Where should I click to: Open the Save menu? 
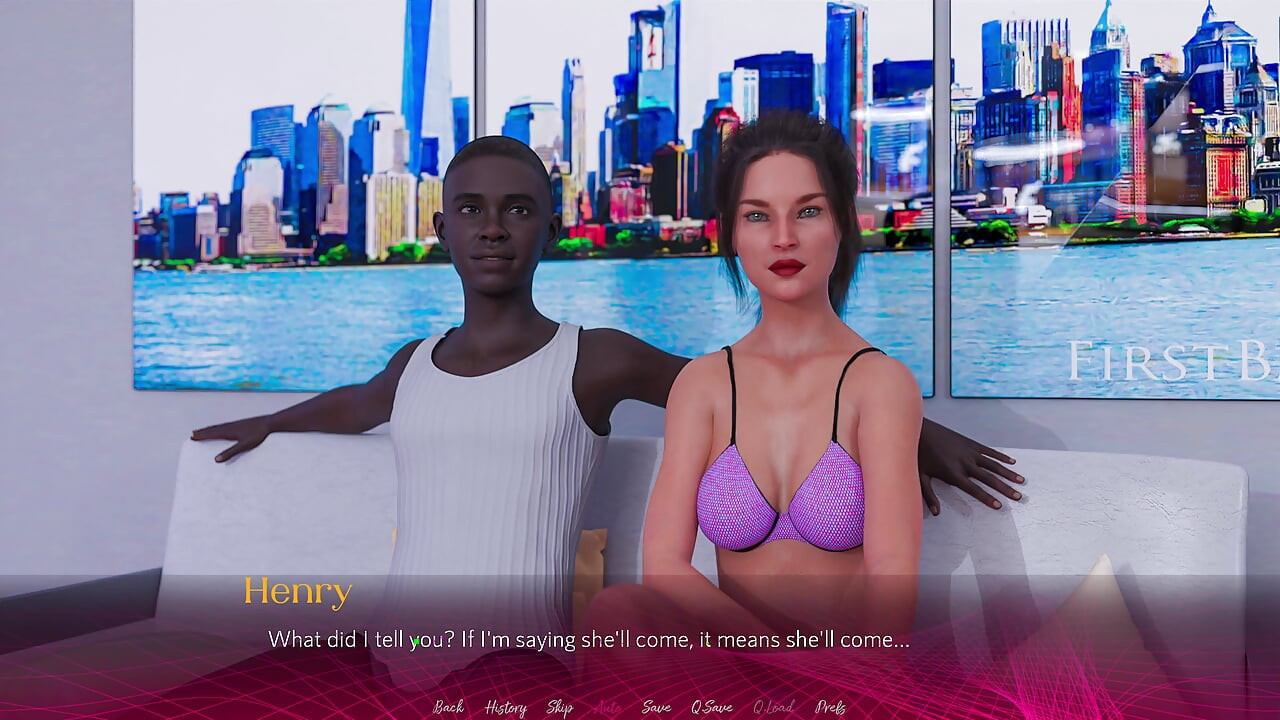click(656, 707)
